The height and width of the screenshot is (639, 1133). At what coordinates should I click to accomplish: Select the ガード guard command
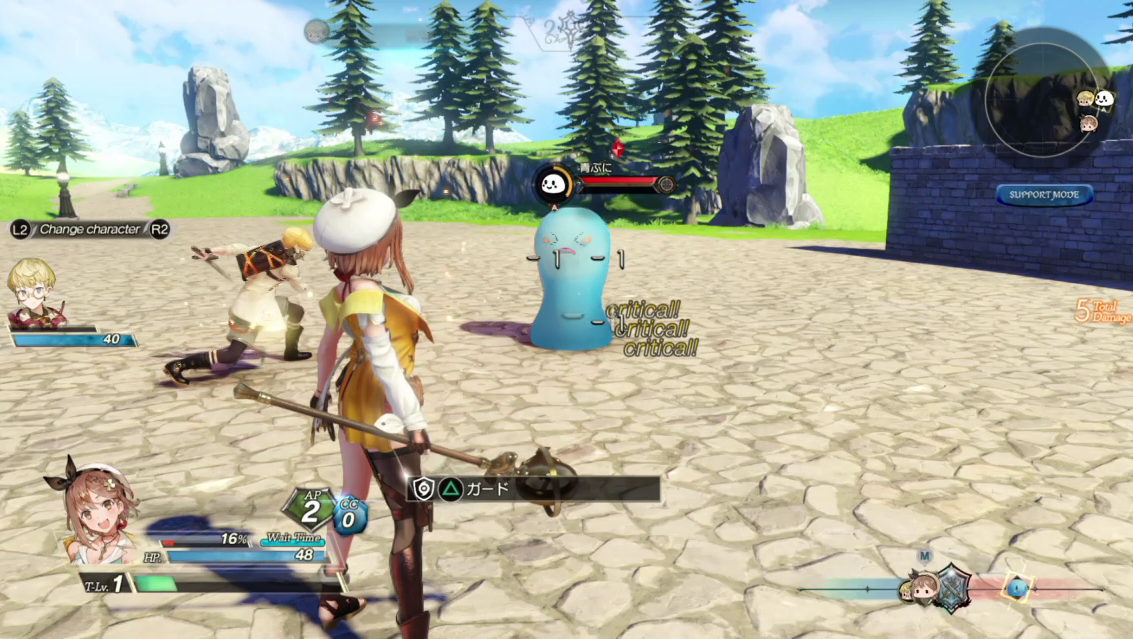tap(535, 489)
